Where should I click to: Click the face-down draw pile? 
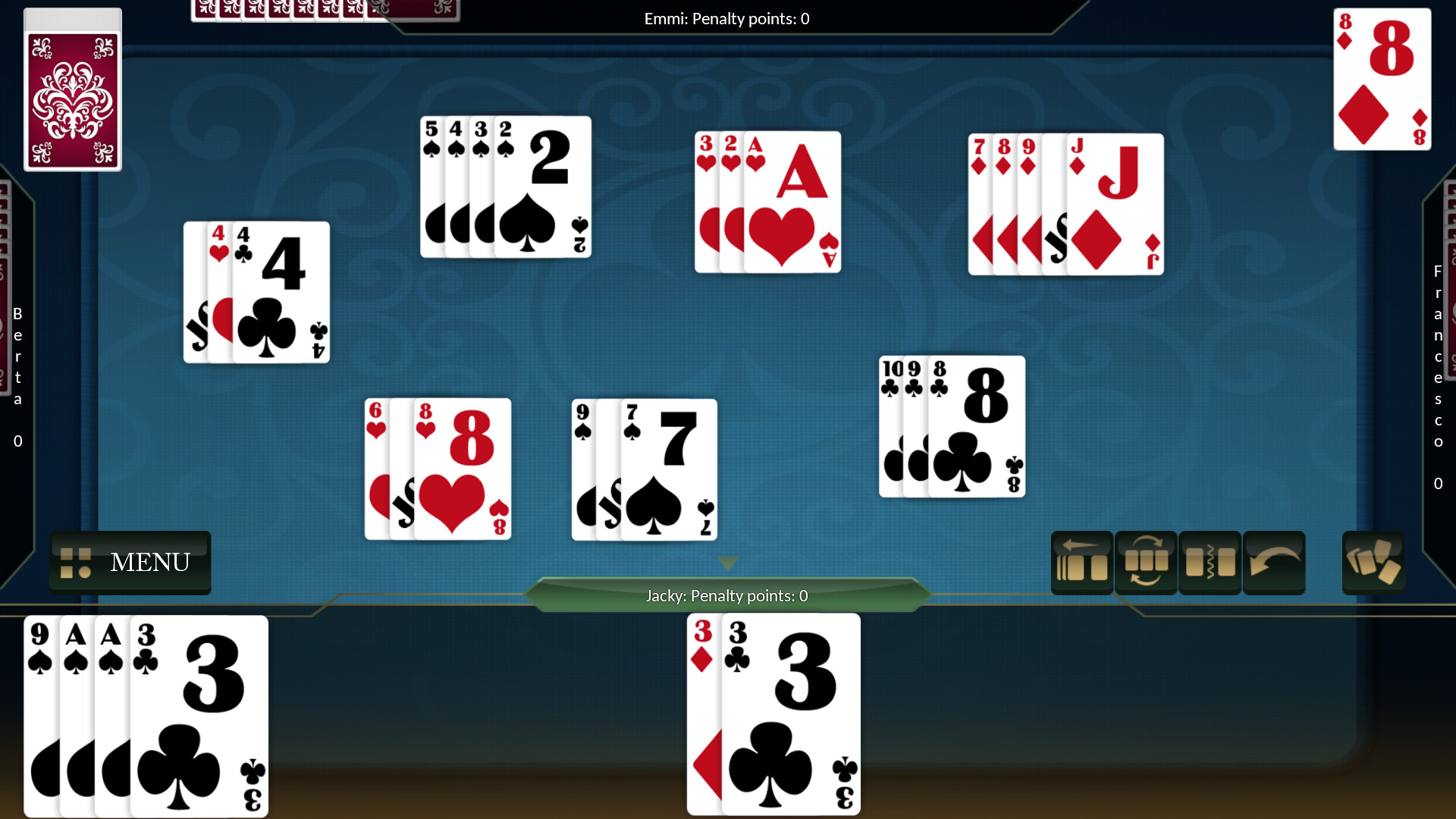[72, 89]
